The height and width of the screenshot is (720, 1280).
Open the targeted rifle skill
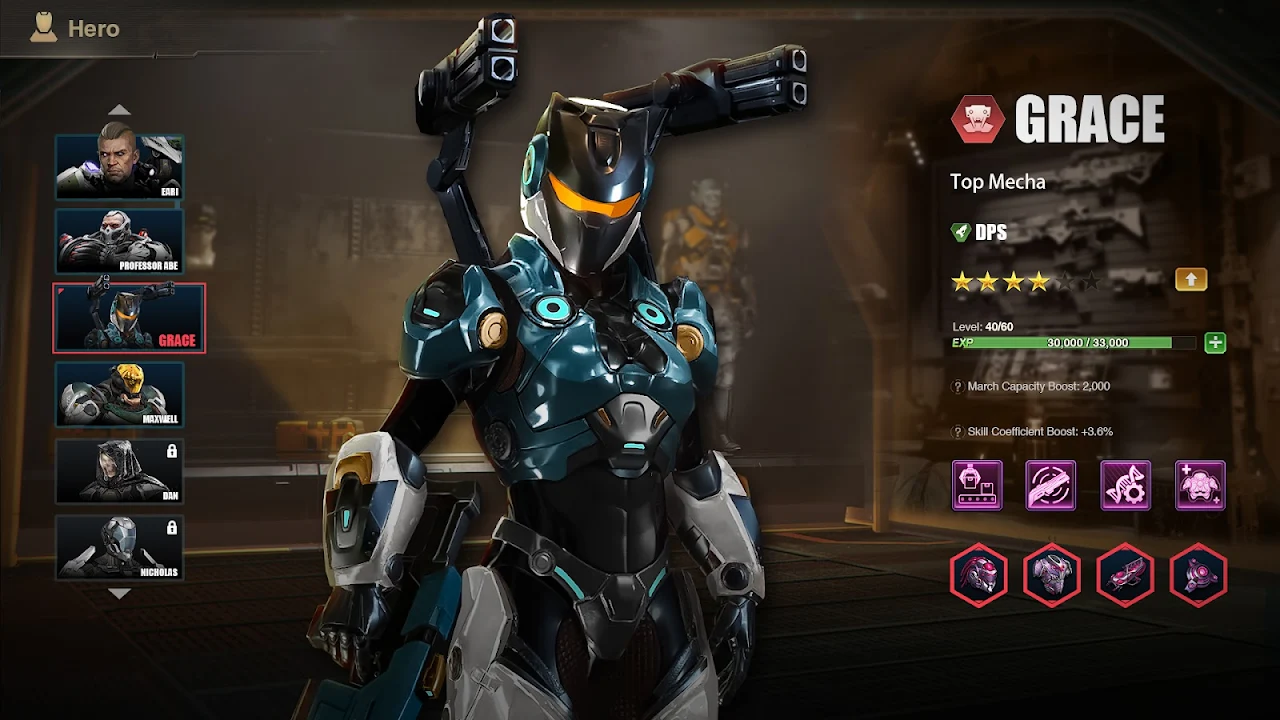point(1051,486)
